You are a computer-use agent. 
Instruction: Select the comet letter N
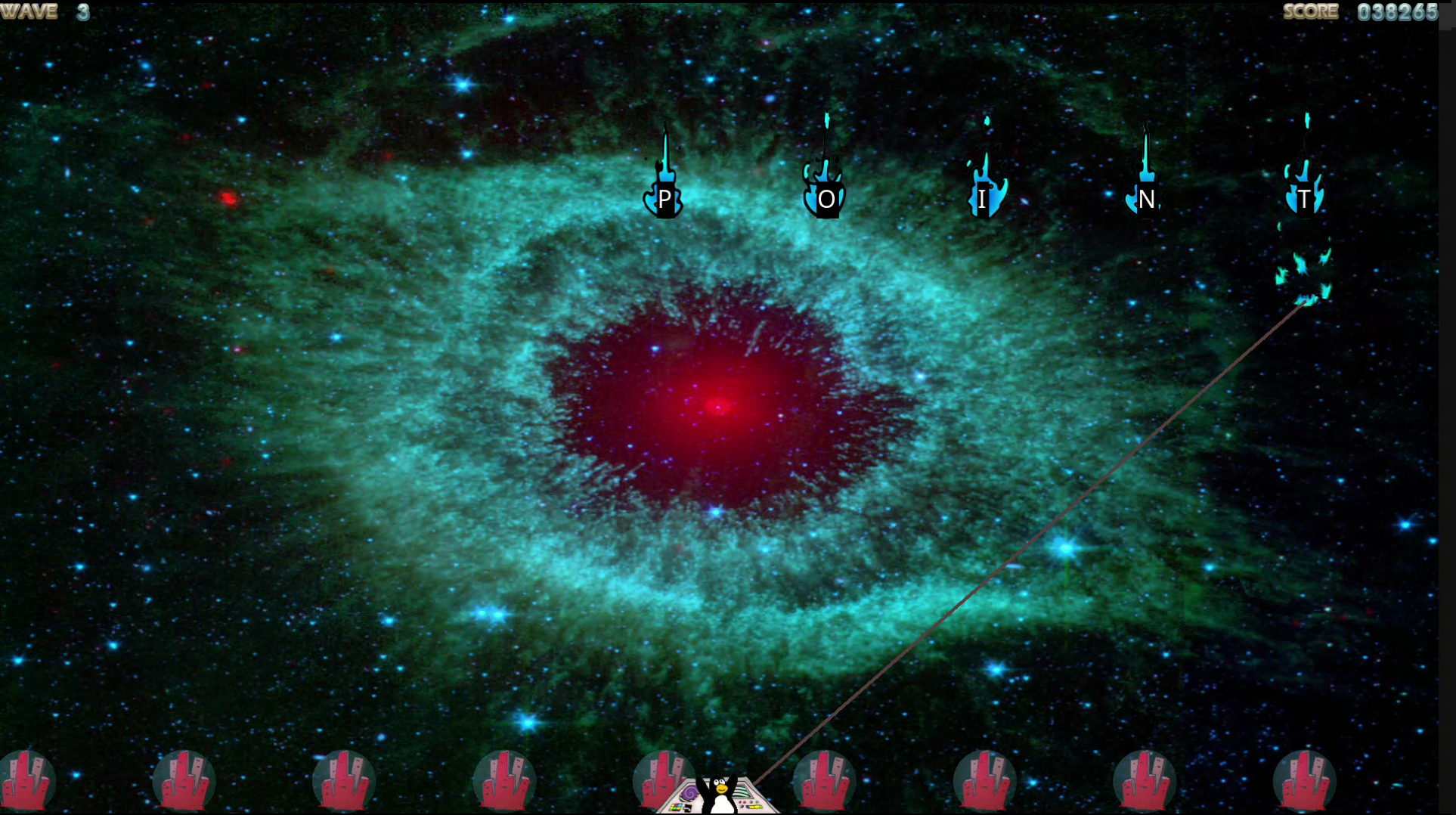(1146, 198)
